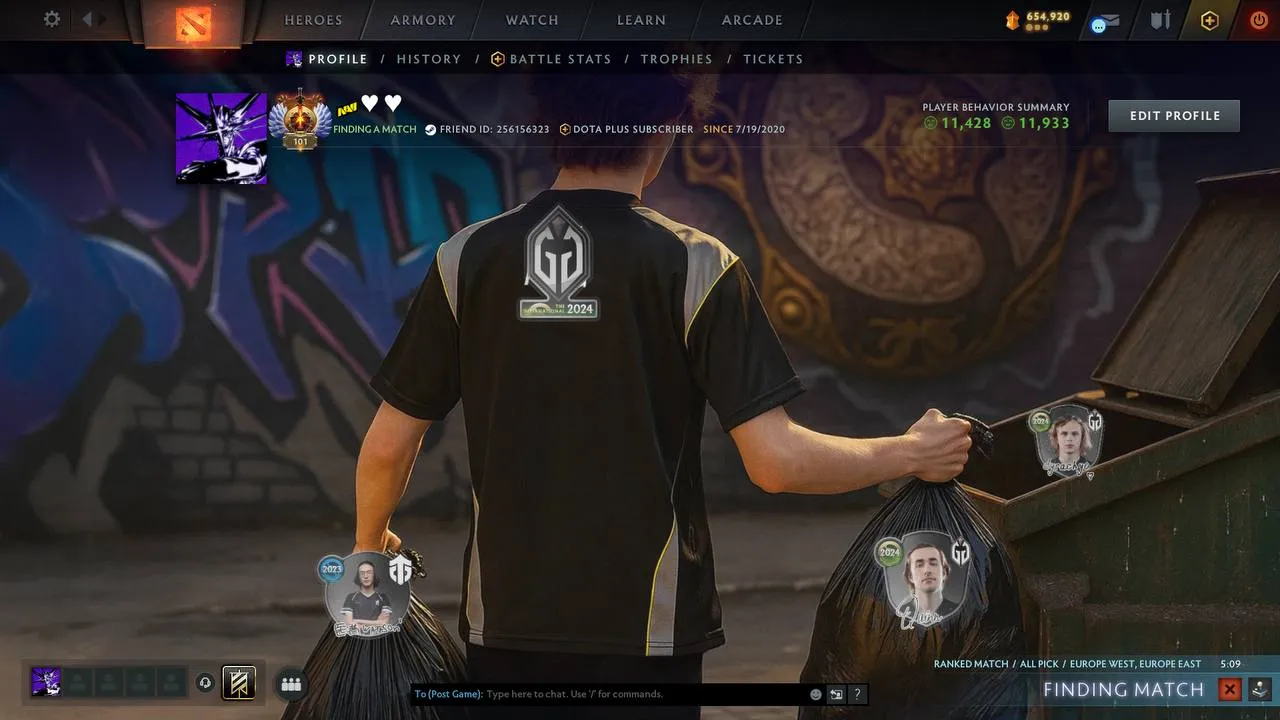Cancel match search with the red X

1230,689
